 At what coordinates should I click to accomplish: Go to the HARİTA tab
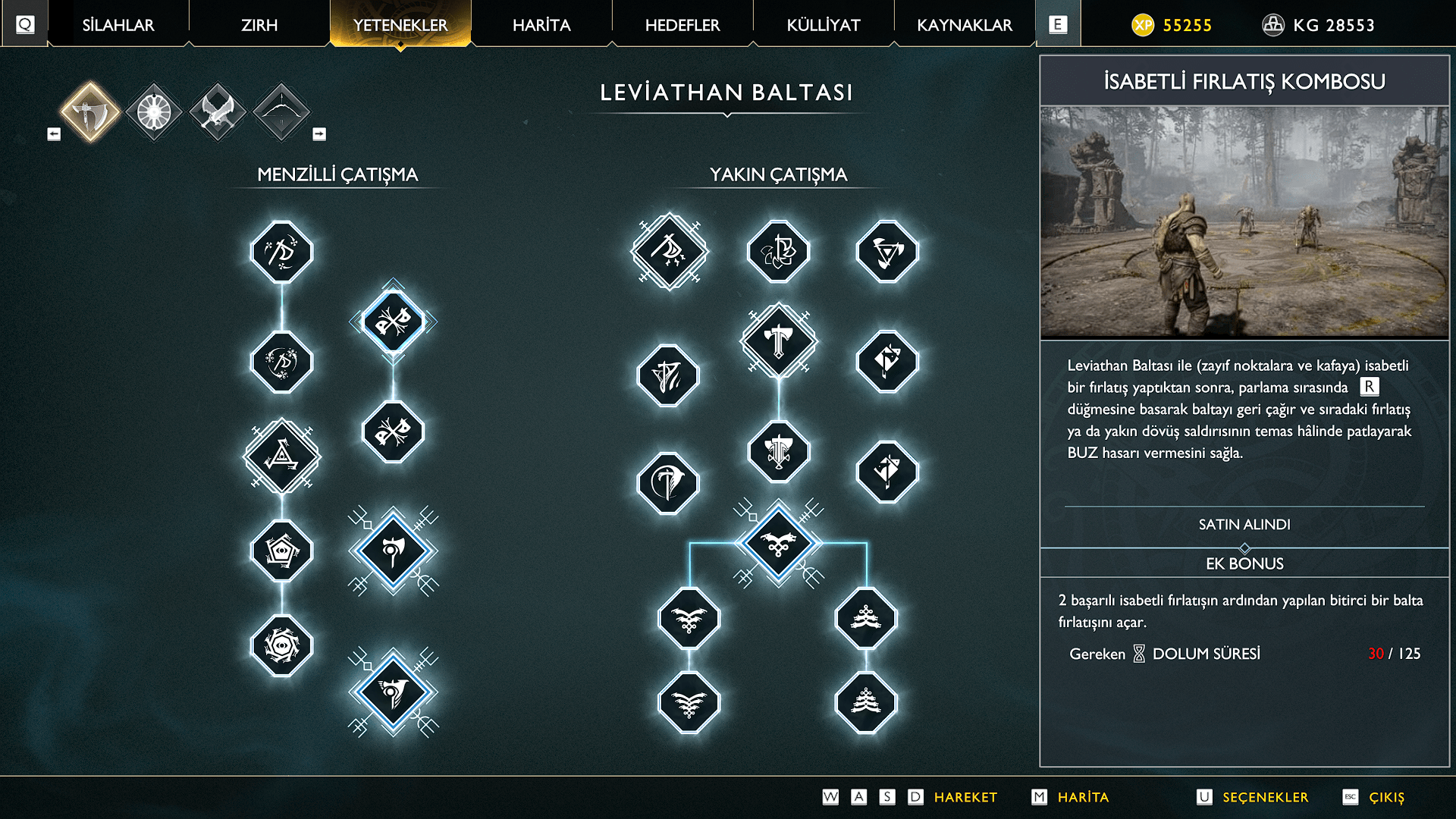pos(541,25)
